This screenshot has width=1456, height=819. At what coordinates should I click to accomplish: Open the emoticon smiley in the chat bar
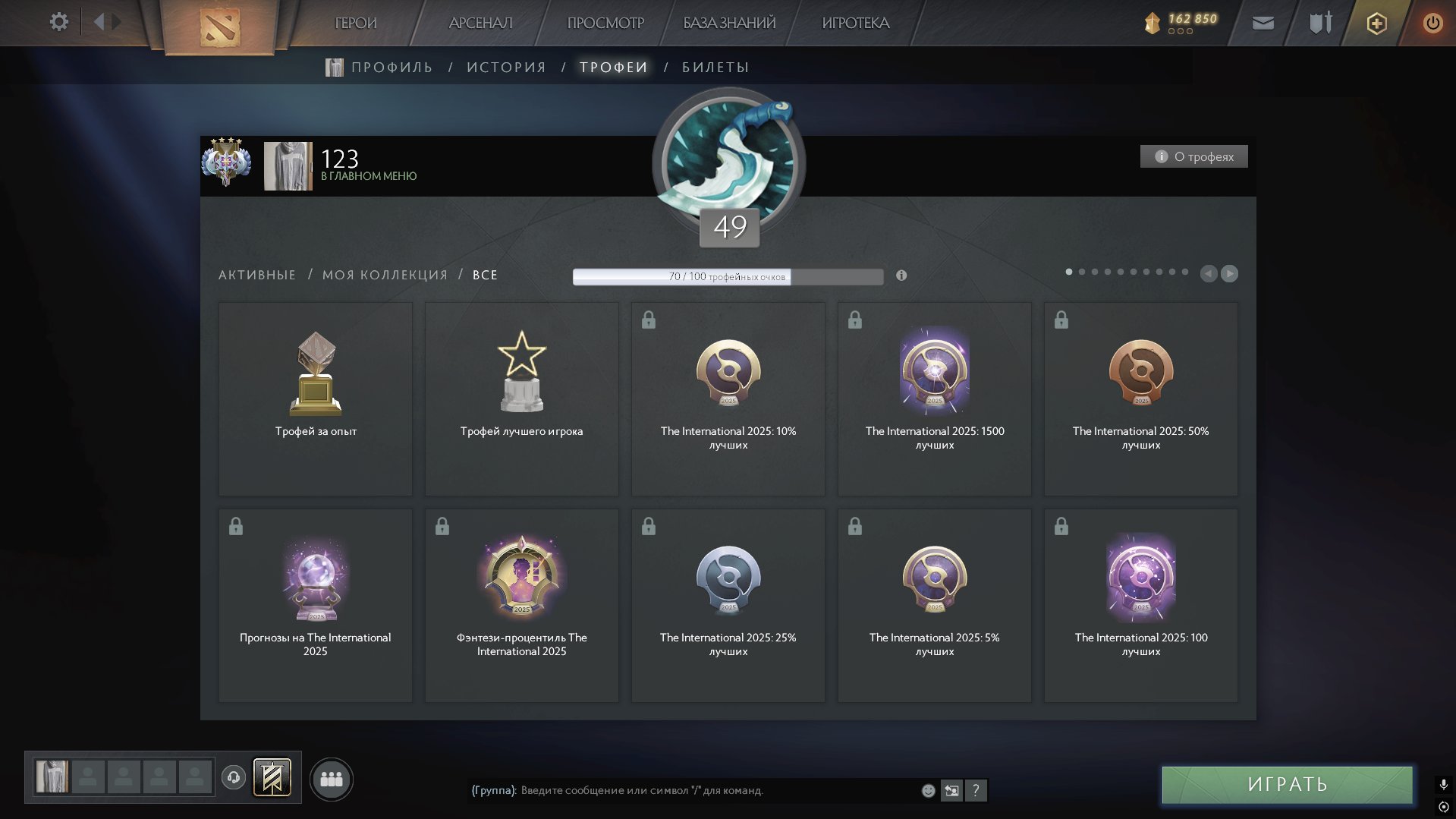point(927,790)
